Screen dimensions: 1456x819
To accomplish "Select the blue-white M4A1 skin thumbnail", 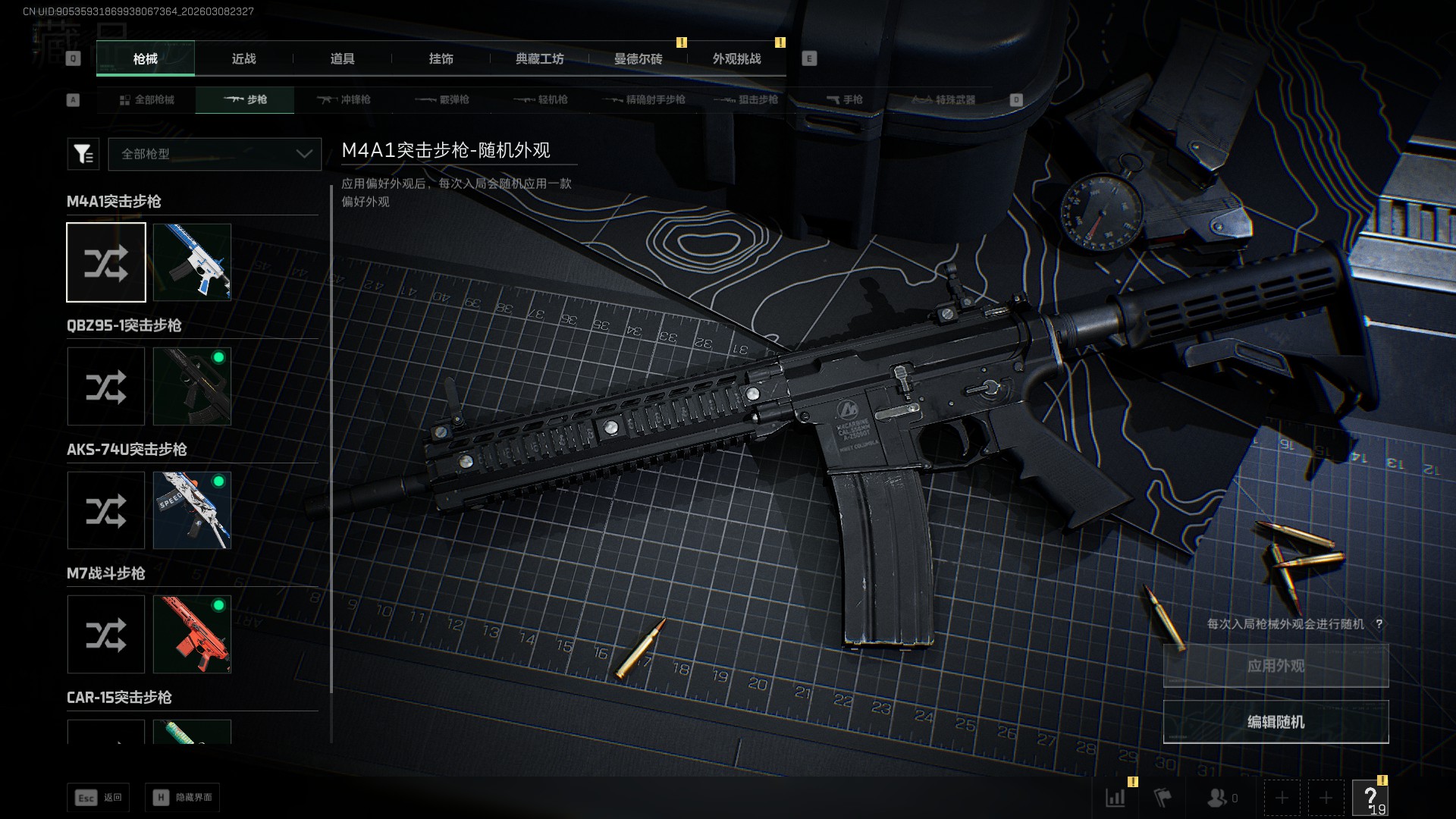I will click(x=192, y=262).
